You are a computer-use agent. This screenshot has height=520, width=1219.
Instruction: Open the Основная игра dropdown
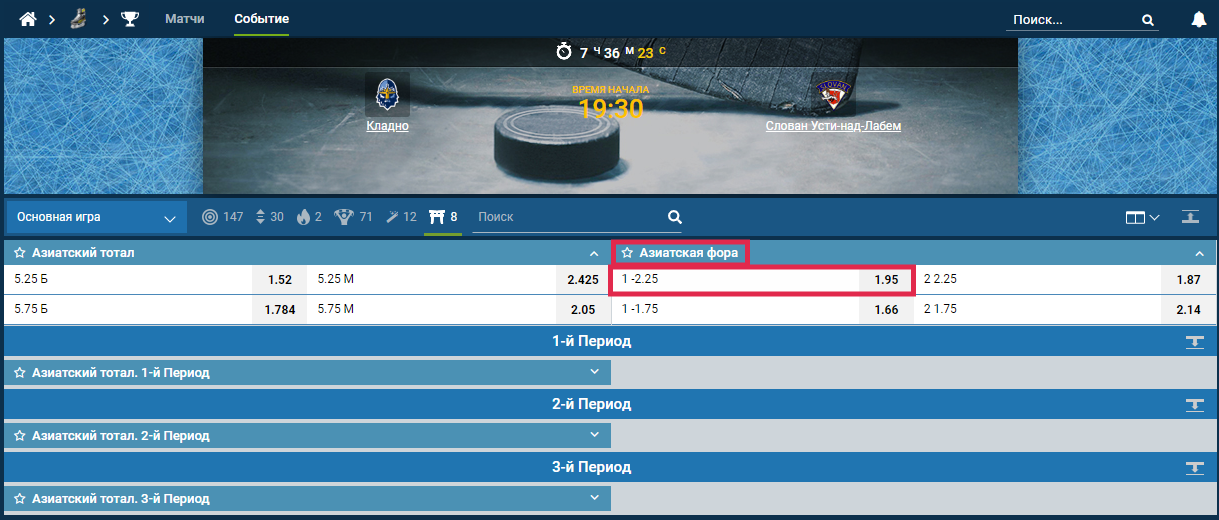pos(97,217)
